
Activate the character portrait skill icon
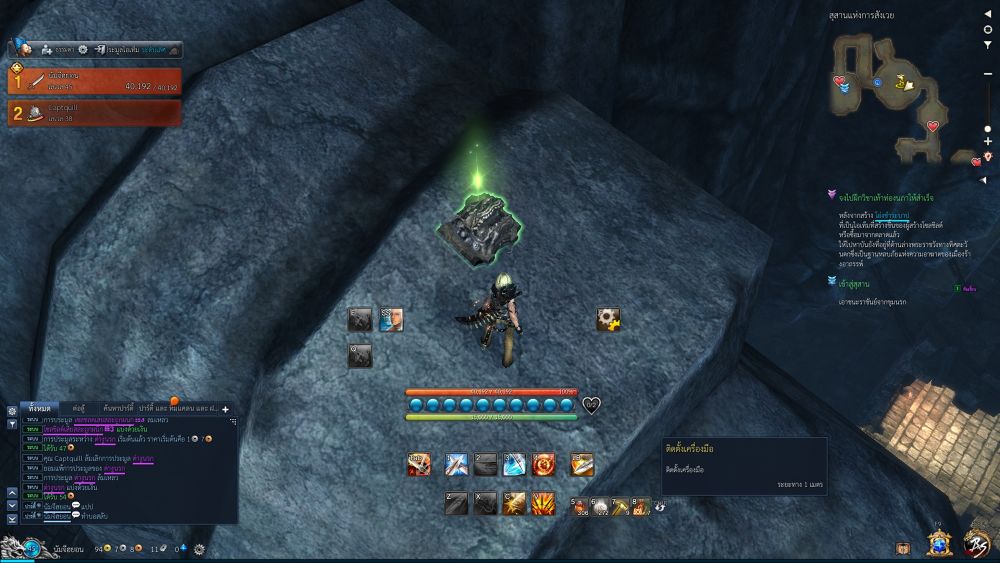click(390, 319)
